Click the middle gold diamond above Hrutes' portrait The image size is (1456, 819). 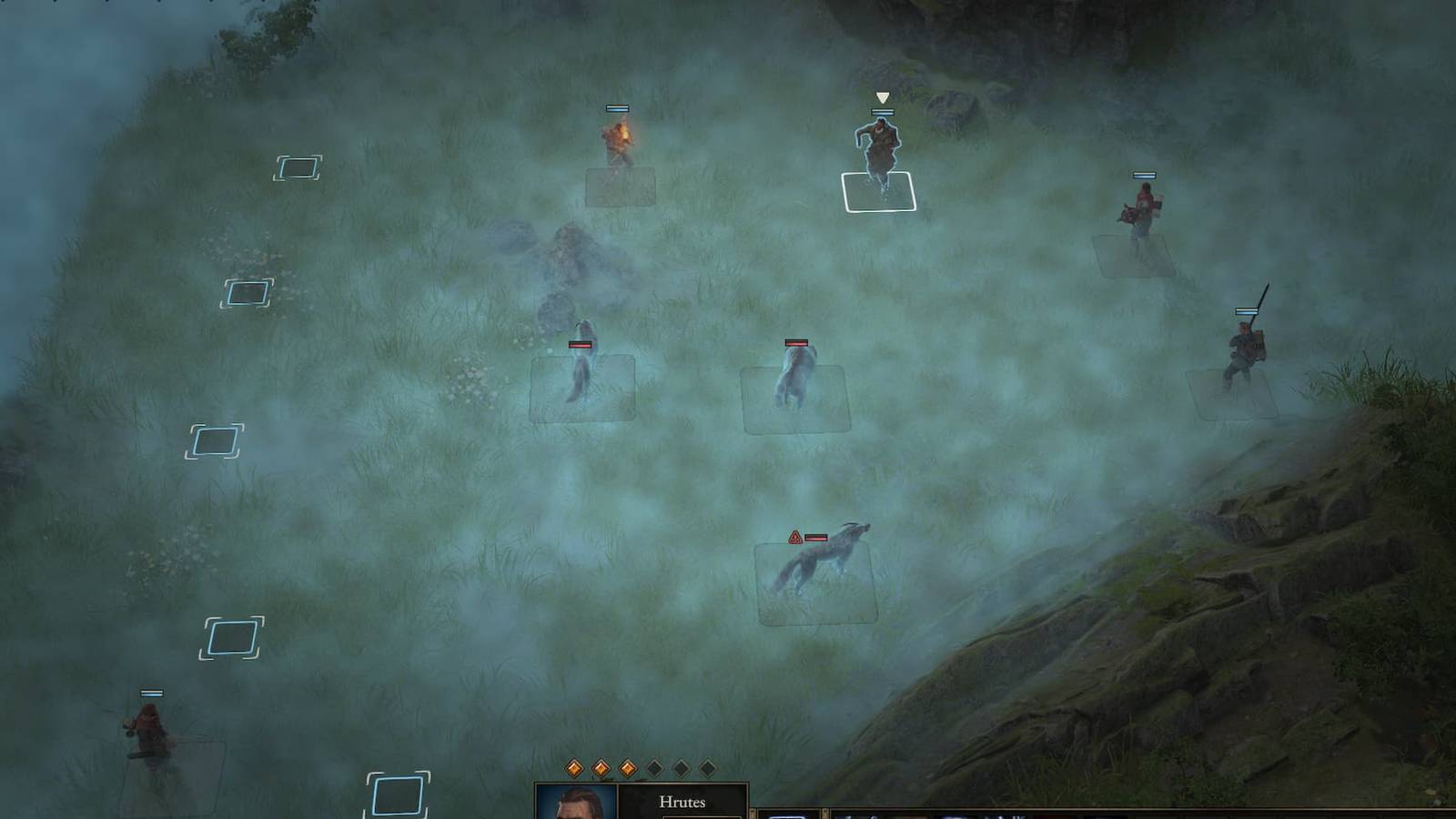602,767
